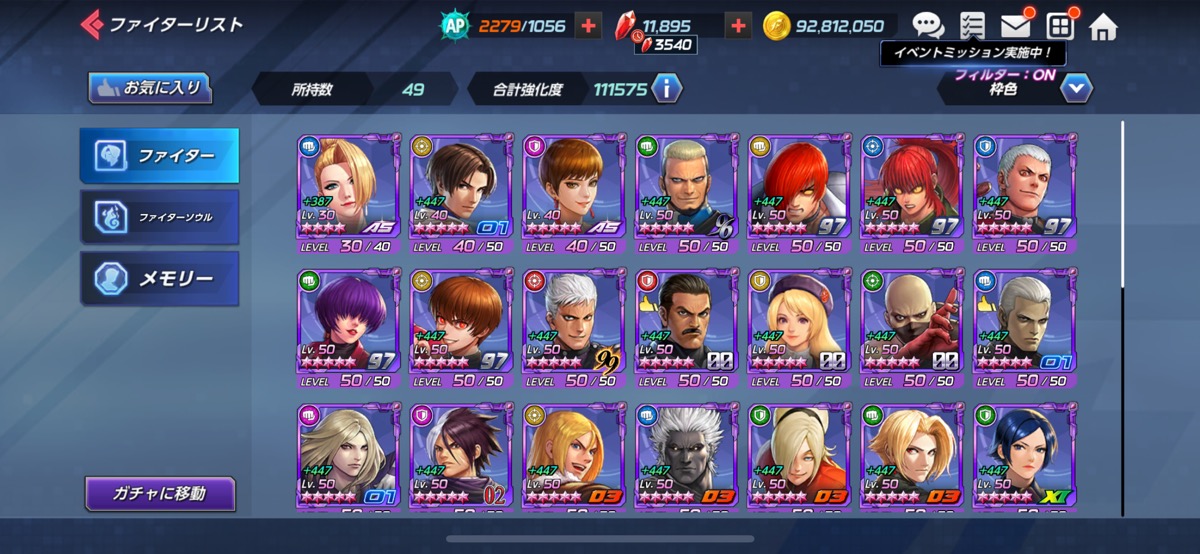Return to the home screen

click(x=1103, y=26)
